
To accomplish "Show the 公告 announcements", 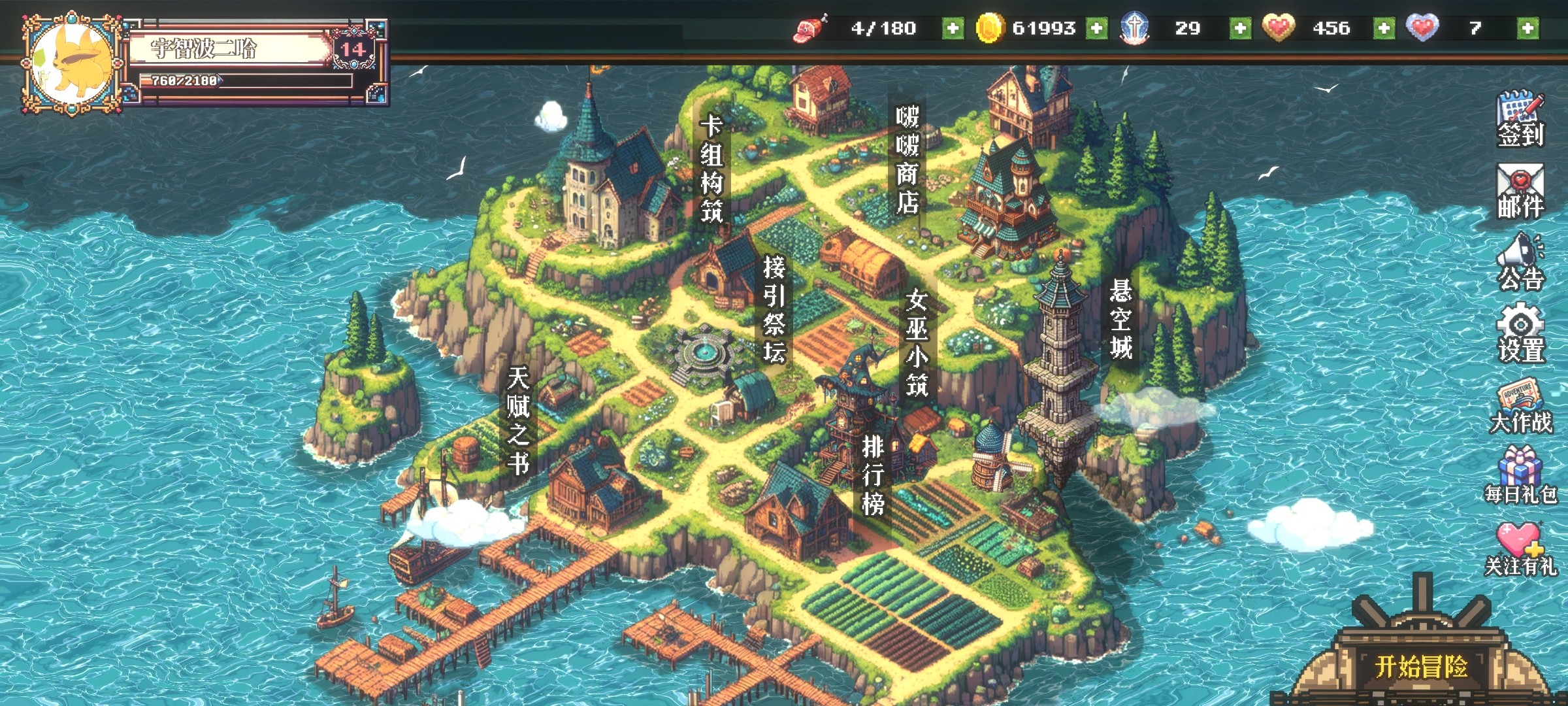I will [1520, 263].
